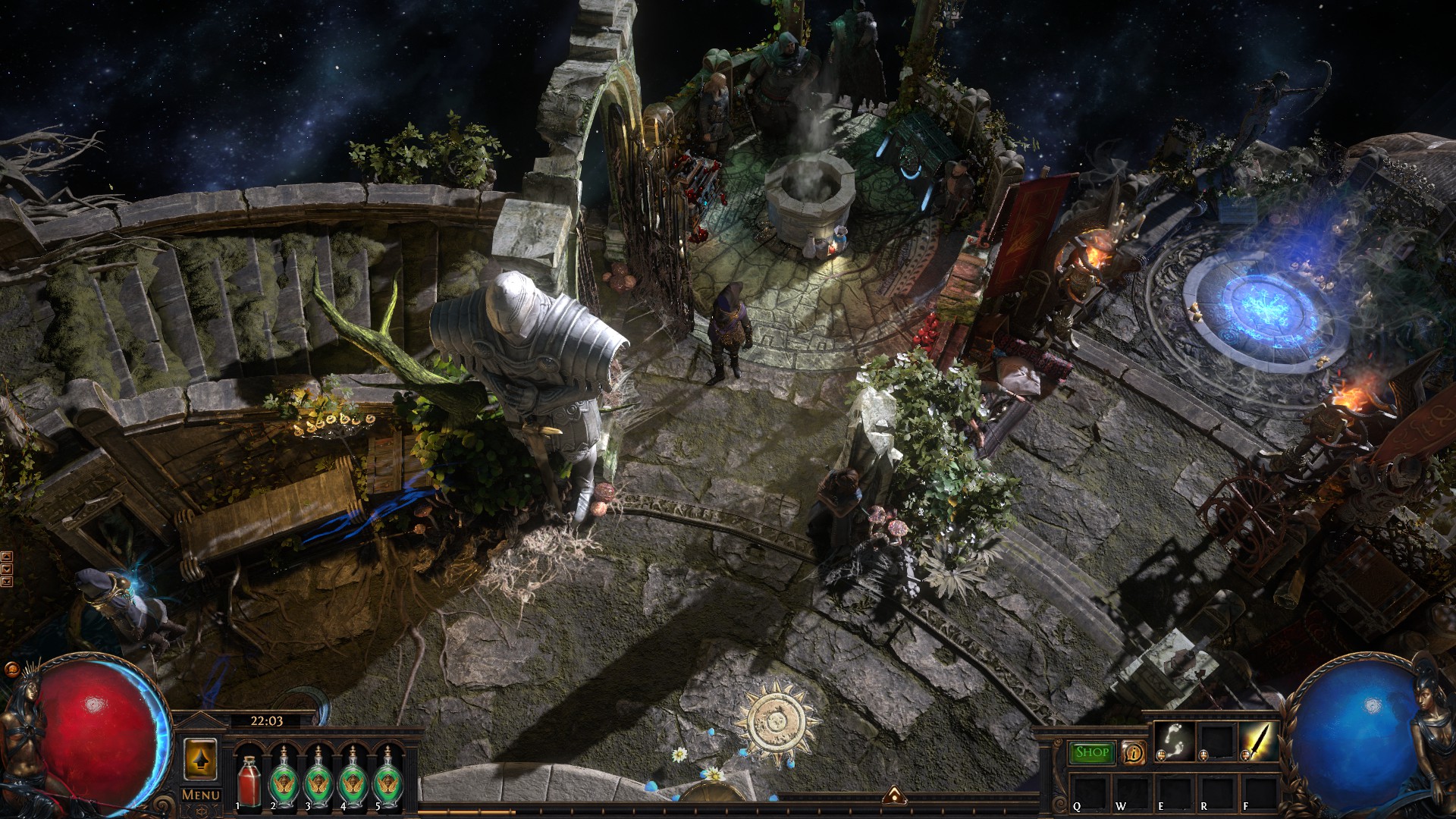This screenshot has width=1456, height=819.
Task: Use the red life flask
Action: tap(247, 780)
